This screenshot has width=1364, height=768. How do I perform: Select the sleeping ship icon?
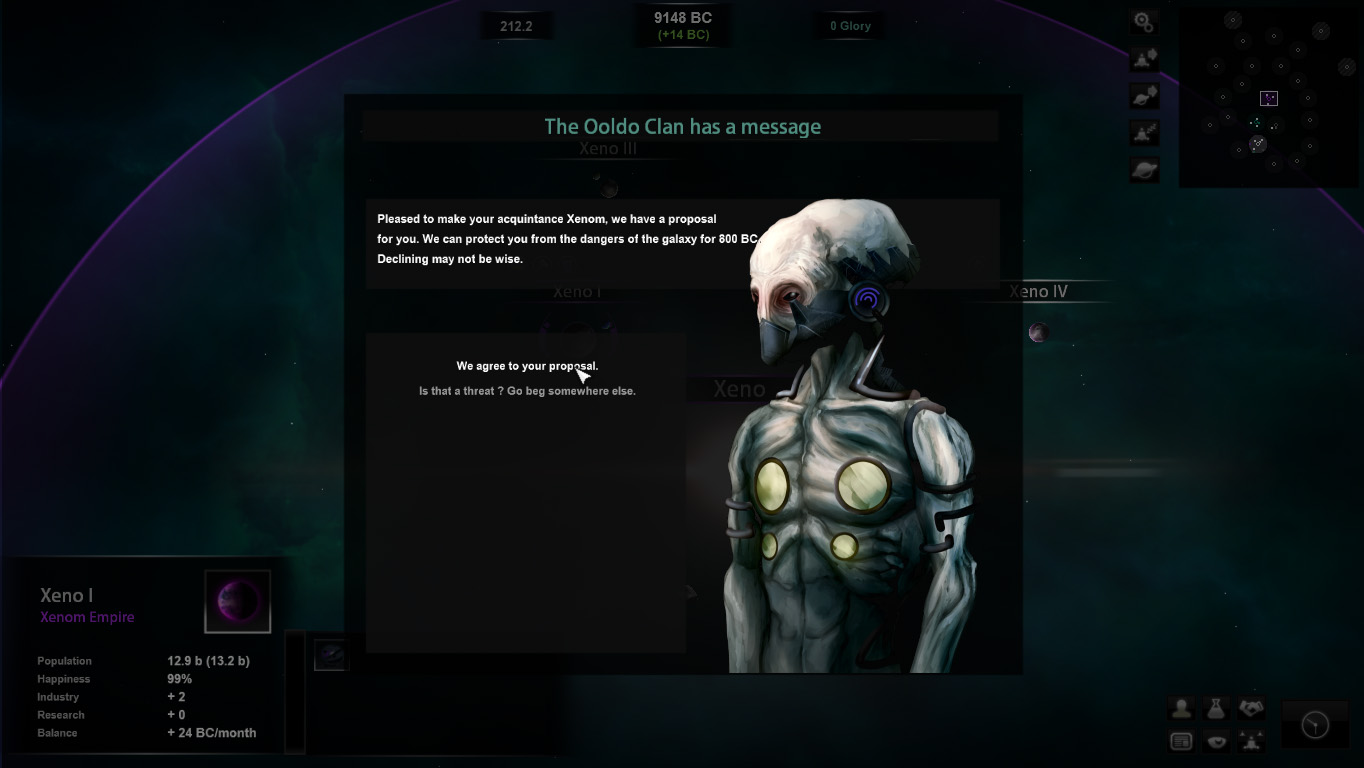(1144, 132)
